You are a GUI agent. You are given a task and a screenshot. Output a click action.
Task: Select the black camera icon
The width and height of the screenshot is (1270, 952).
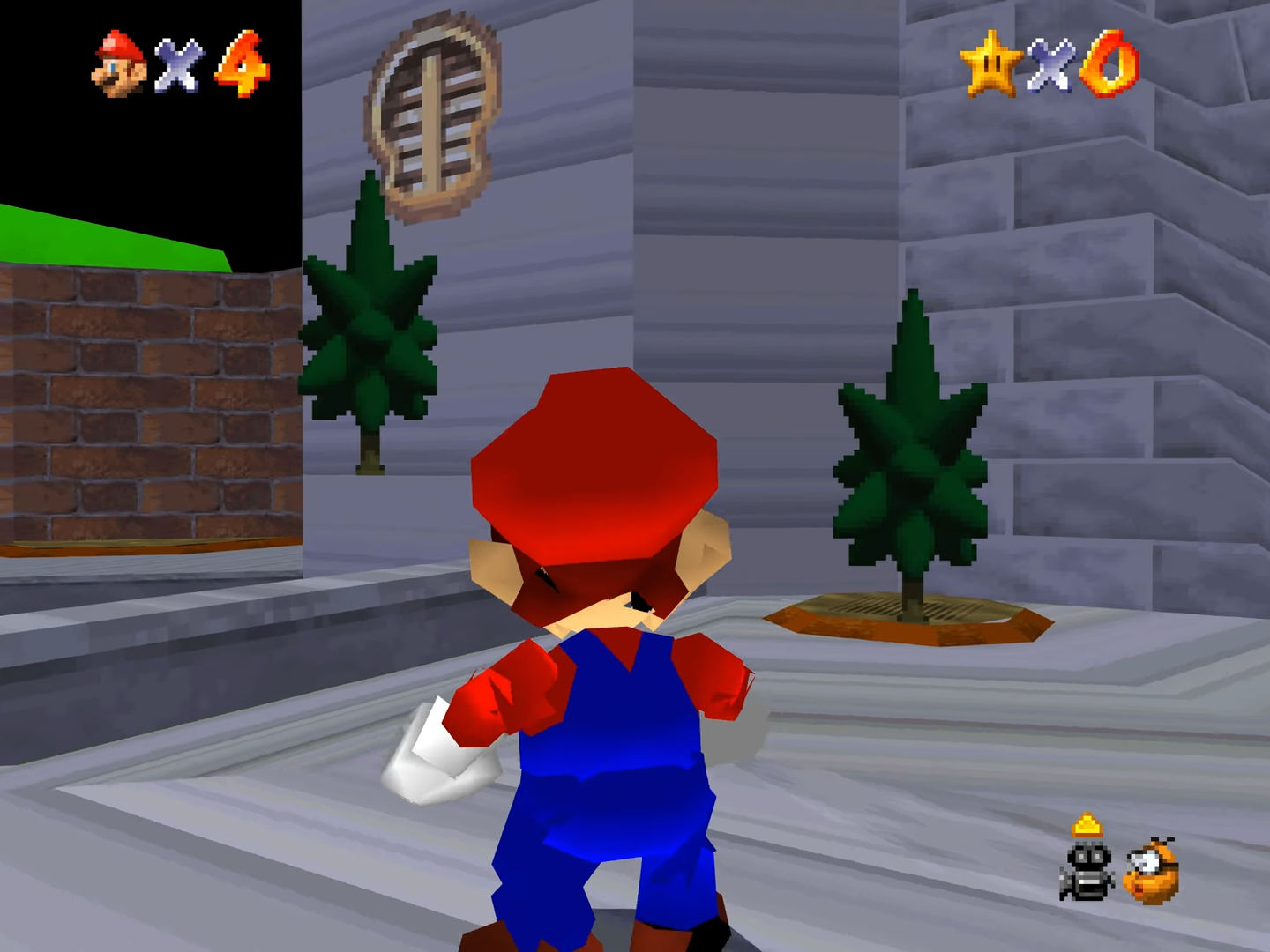point(1087,869)
